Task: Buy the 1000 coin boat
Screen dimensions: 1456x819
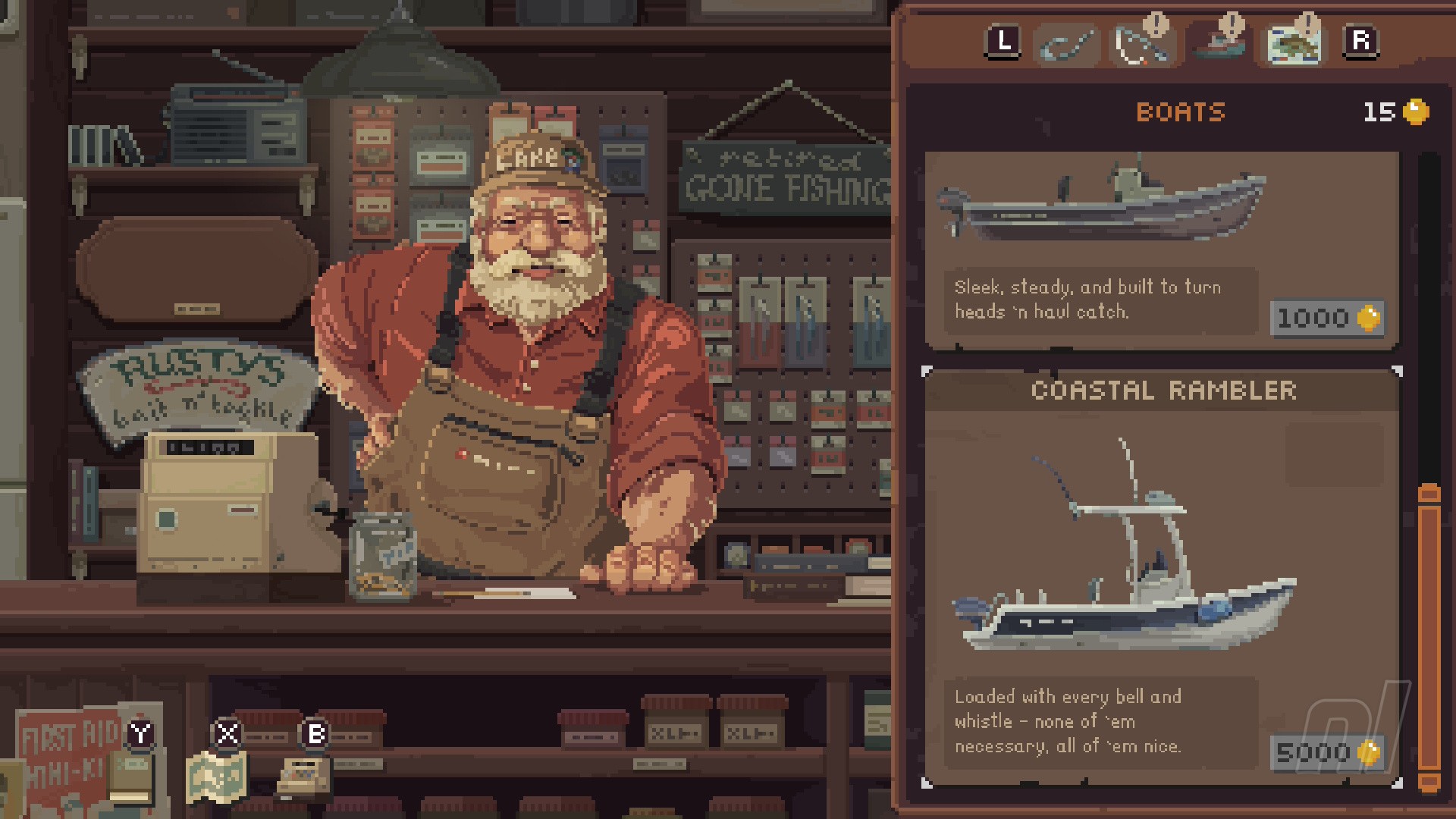Action: [x=1327, y=318]
